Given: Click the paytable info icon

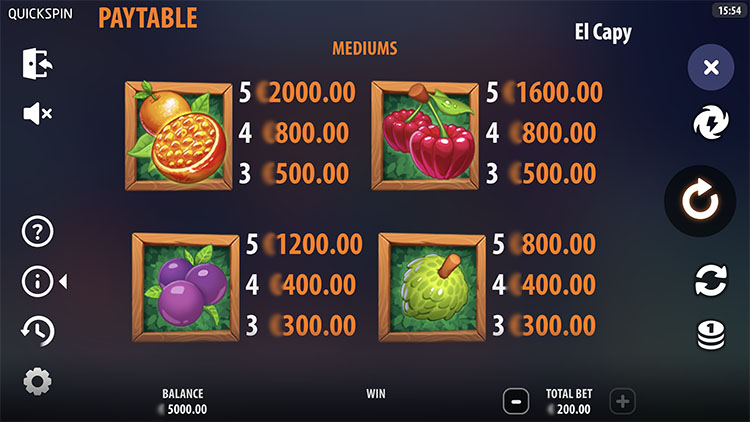Looking at the screenshot, I should coord(37,282).
